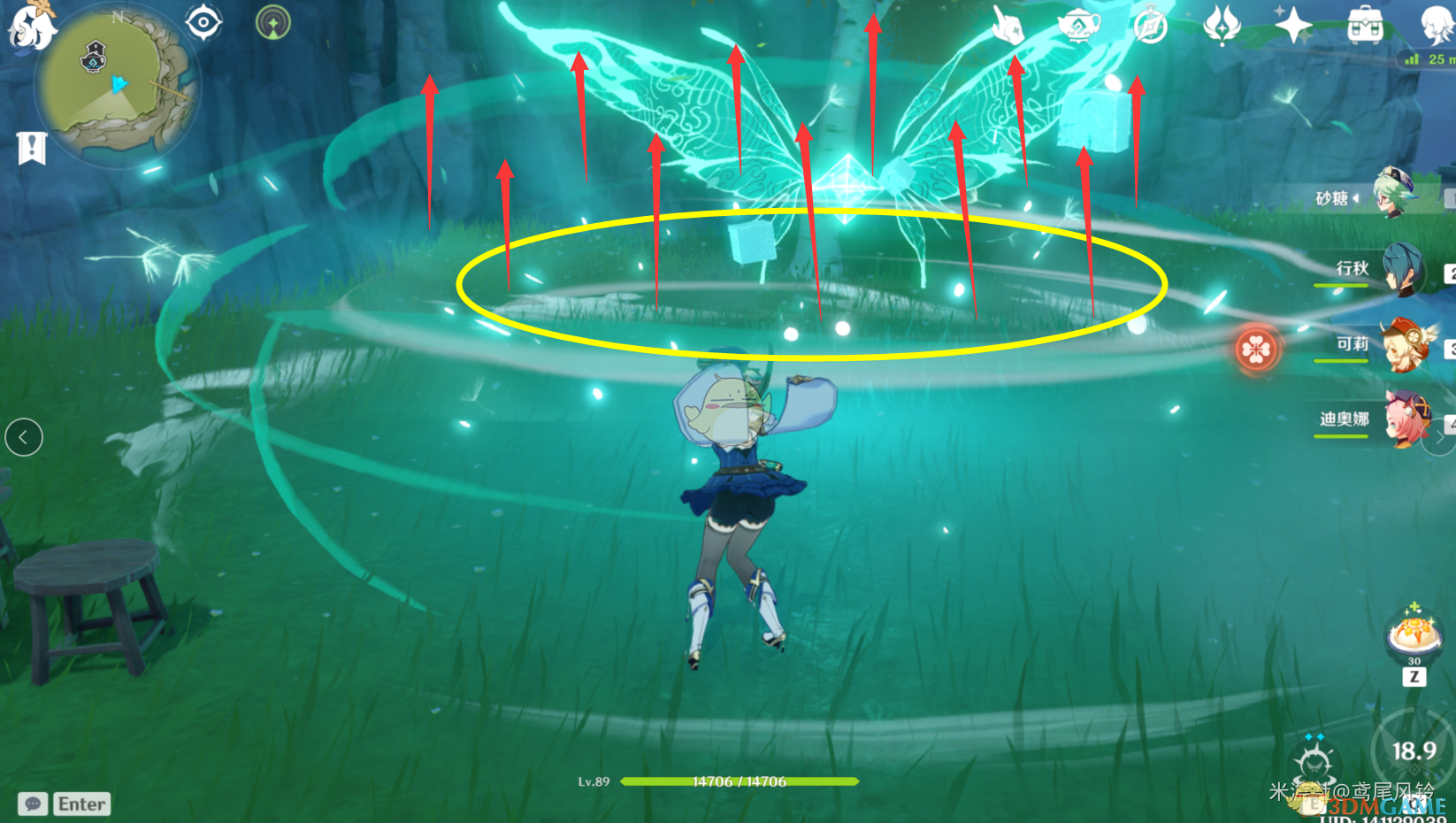Image resolution: width=1456 pixels, height=823 pixels.
Task: Open the quest banner with exclamation mark
Action: pyautogui.click(x=32, y=148)
